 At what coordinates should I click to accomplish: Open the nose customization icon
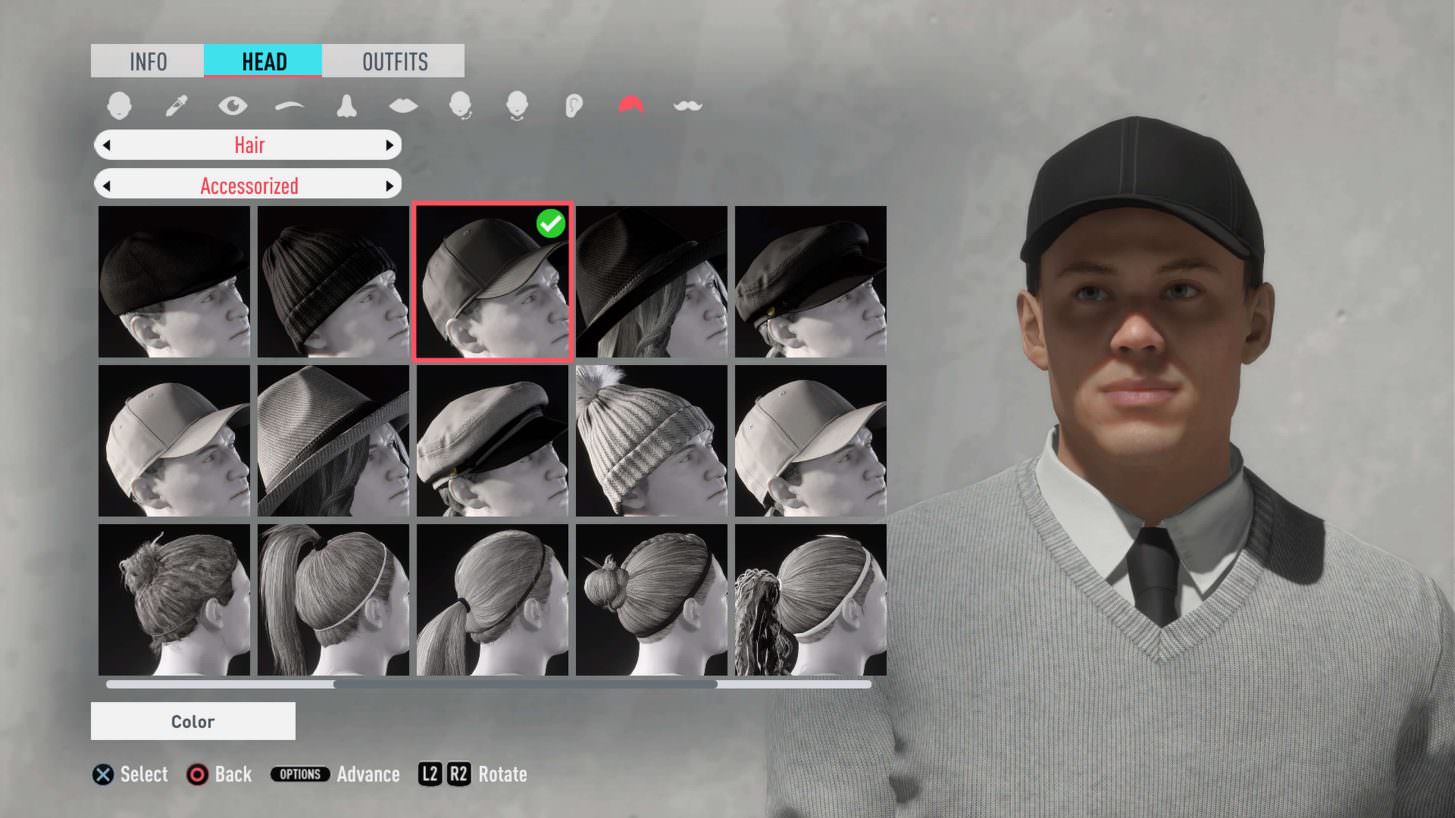(345, 103)
